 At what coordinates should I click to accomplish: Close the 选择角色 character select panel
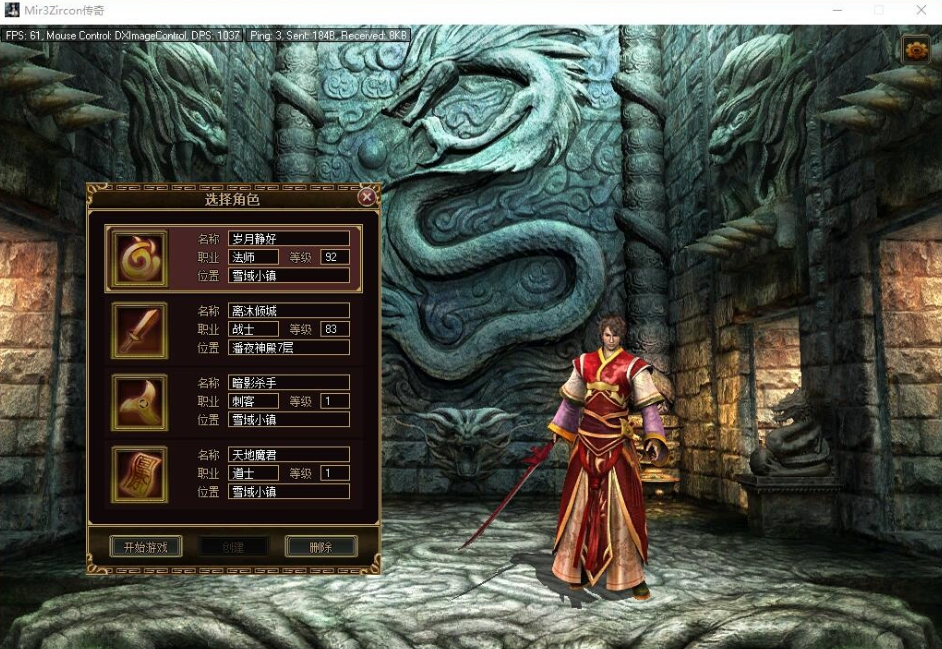click(367, 197)
